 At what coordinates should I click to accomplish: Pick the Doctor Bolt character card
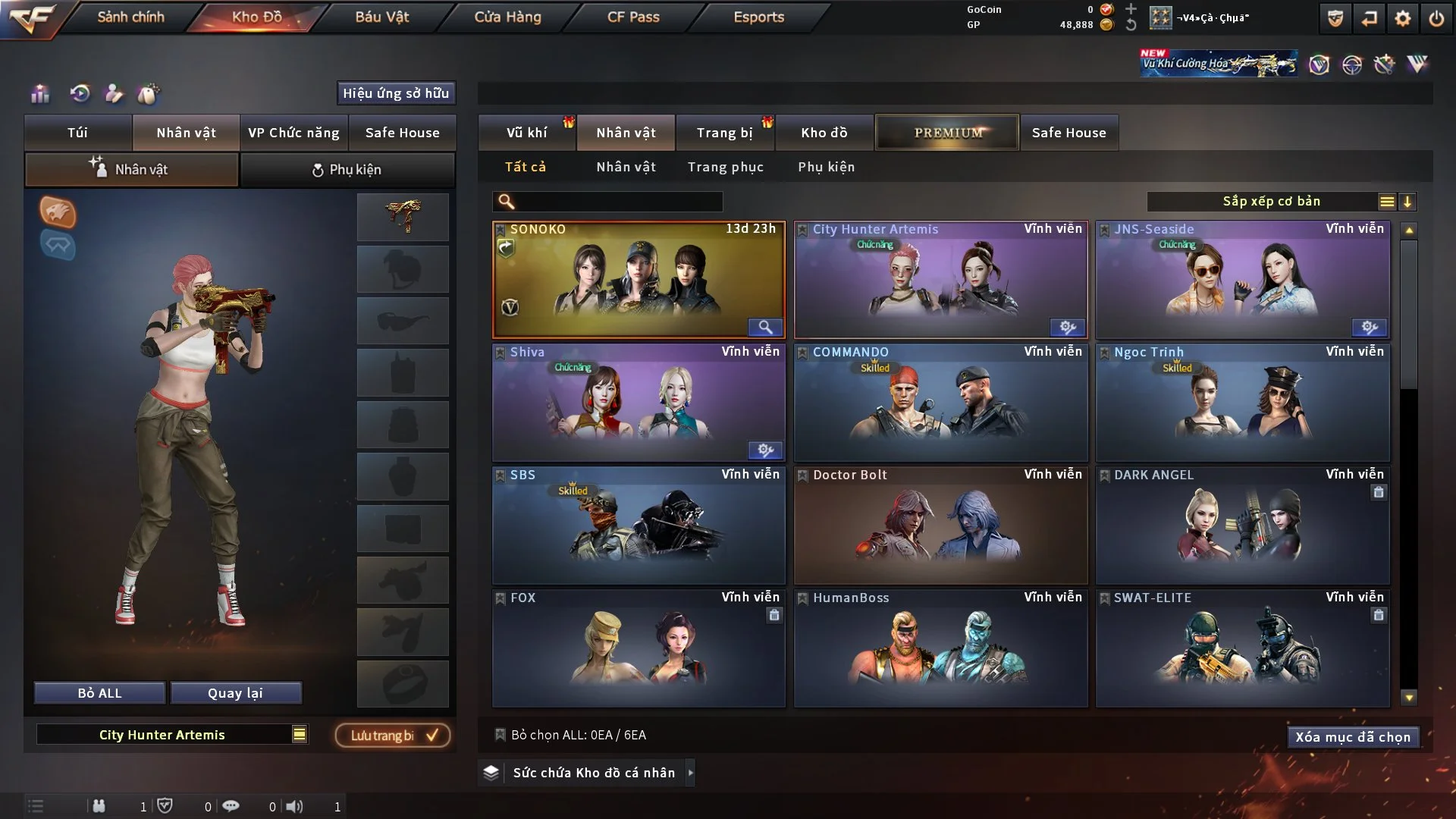coord(940,526)
